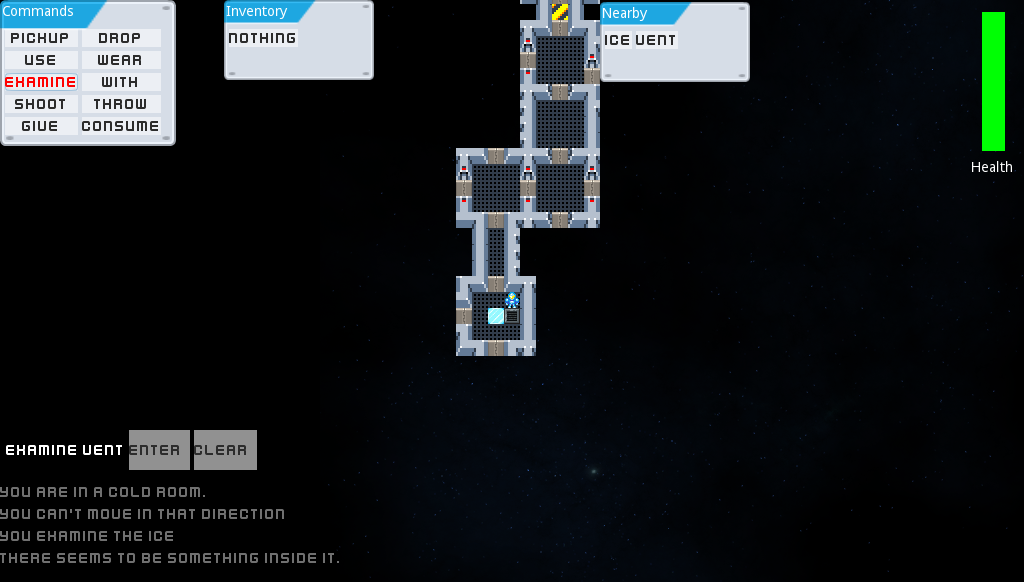Screen dimensions: 1024x582
Task: Submit the command with Enter button
Action: pos(159,450)
